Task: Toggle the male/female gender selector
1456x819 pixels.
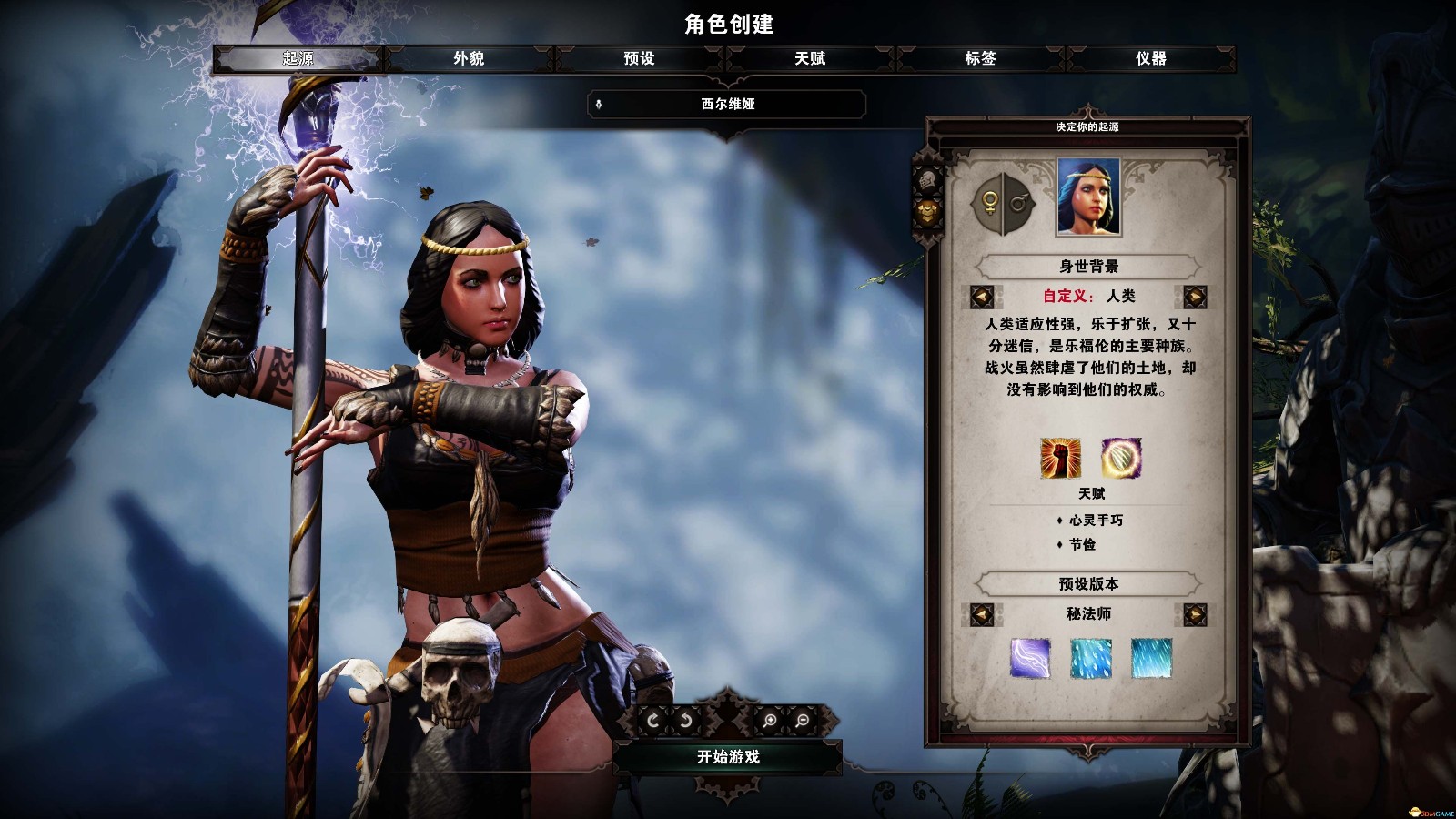Action: click(x=1003, y=202)
